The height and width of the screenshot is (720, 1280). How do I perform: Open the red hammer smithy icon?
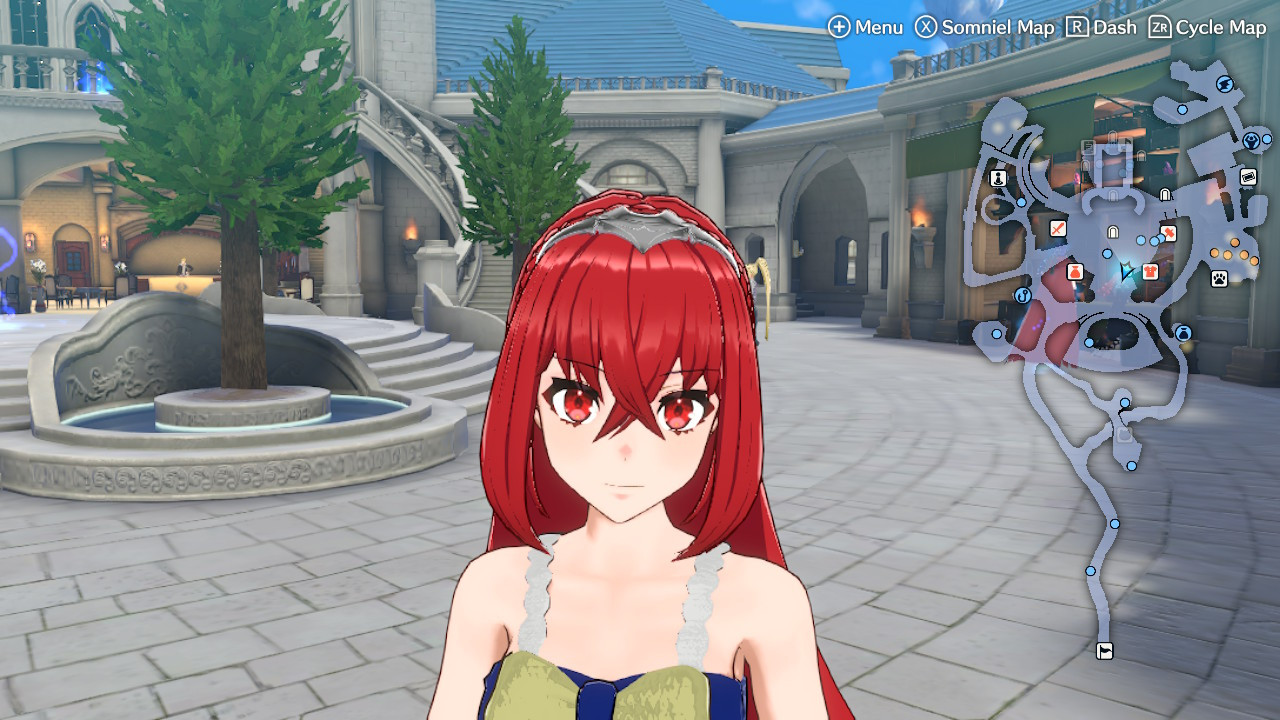1169,231
